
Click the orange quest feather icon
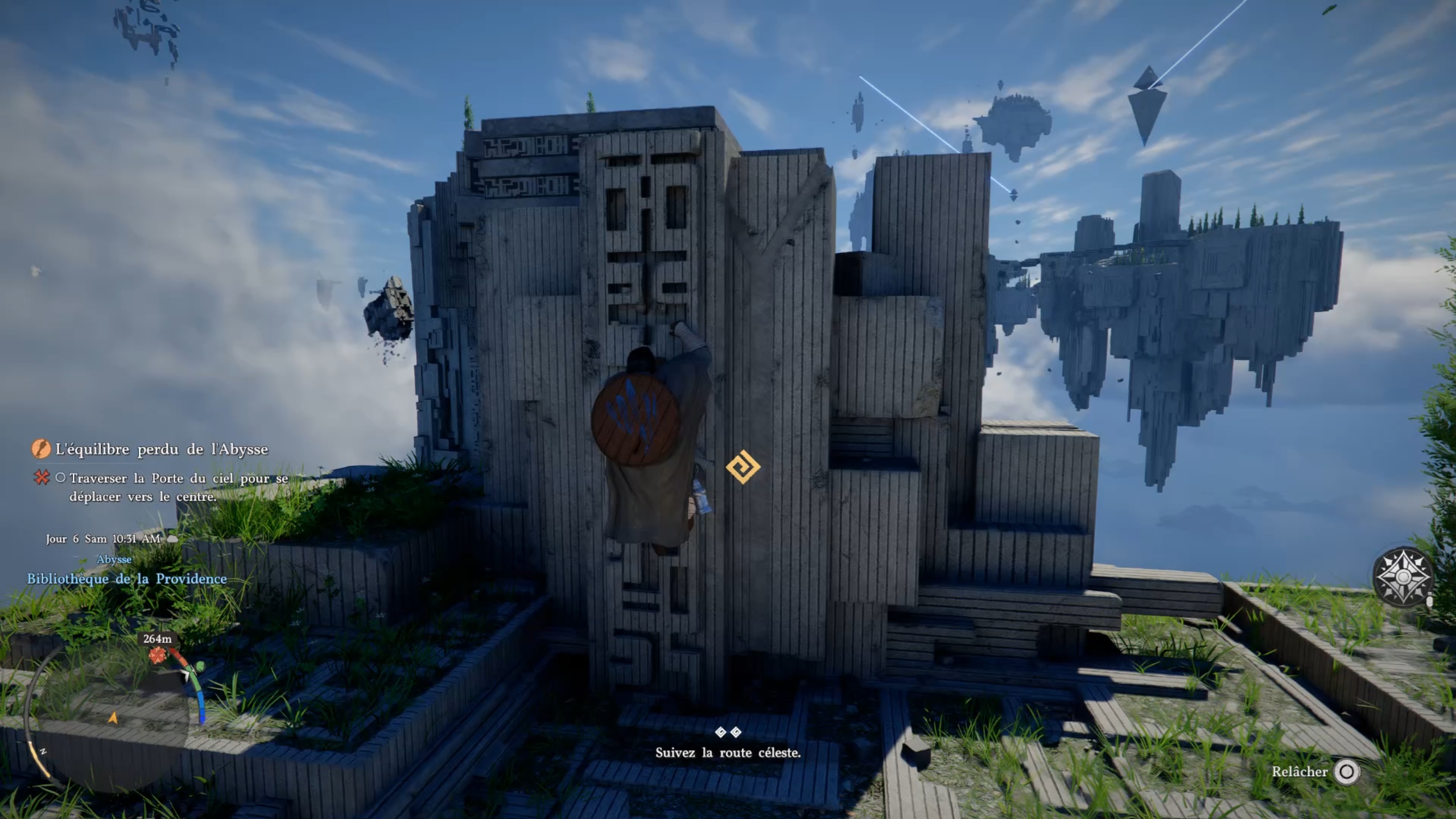coord(40,449)
